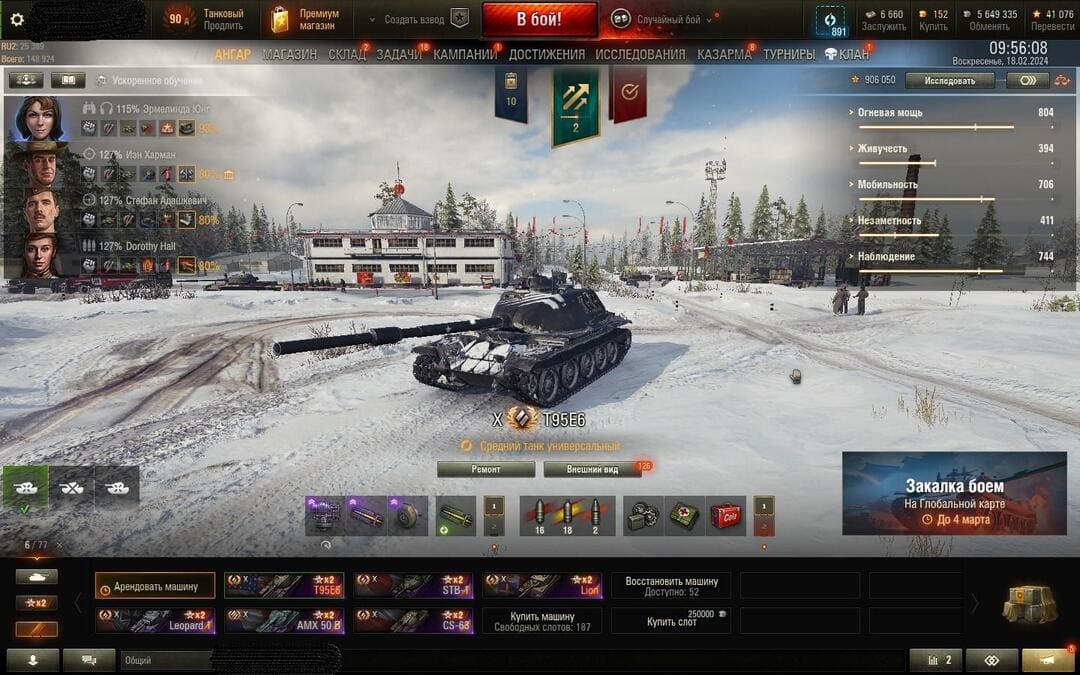Start battle with the red В бой! button

539,19
